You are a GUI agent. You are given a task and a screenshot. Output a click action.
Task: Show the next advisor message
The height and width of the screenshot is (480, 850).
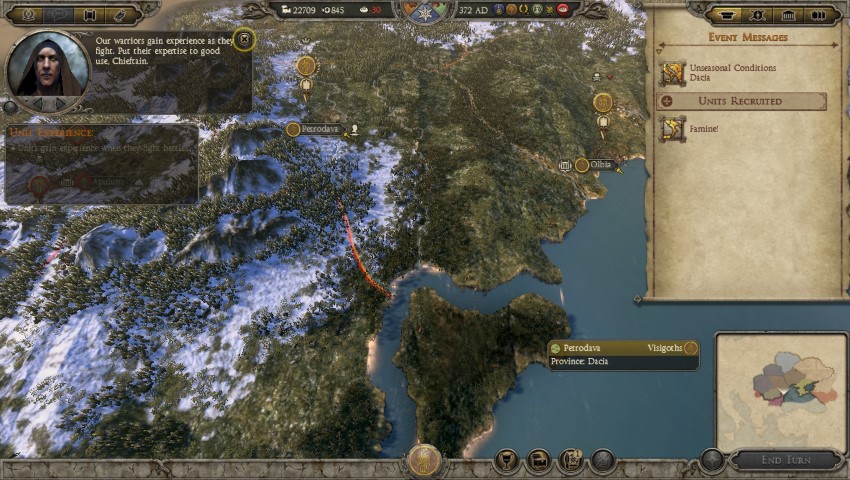pyautogui.click(x=62, y=103)
